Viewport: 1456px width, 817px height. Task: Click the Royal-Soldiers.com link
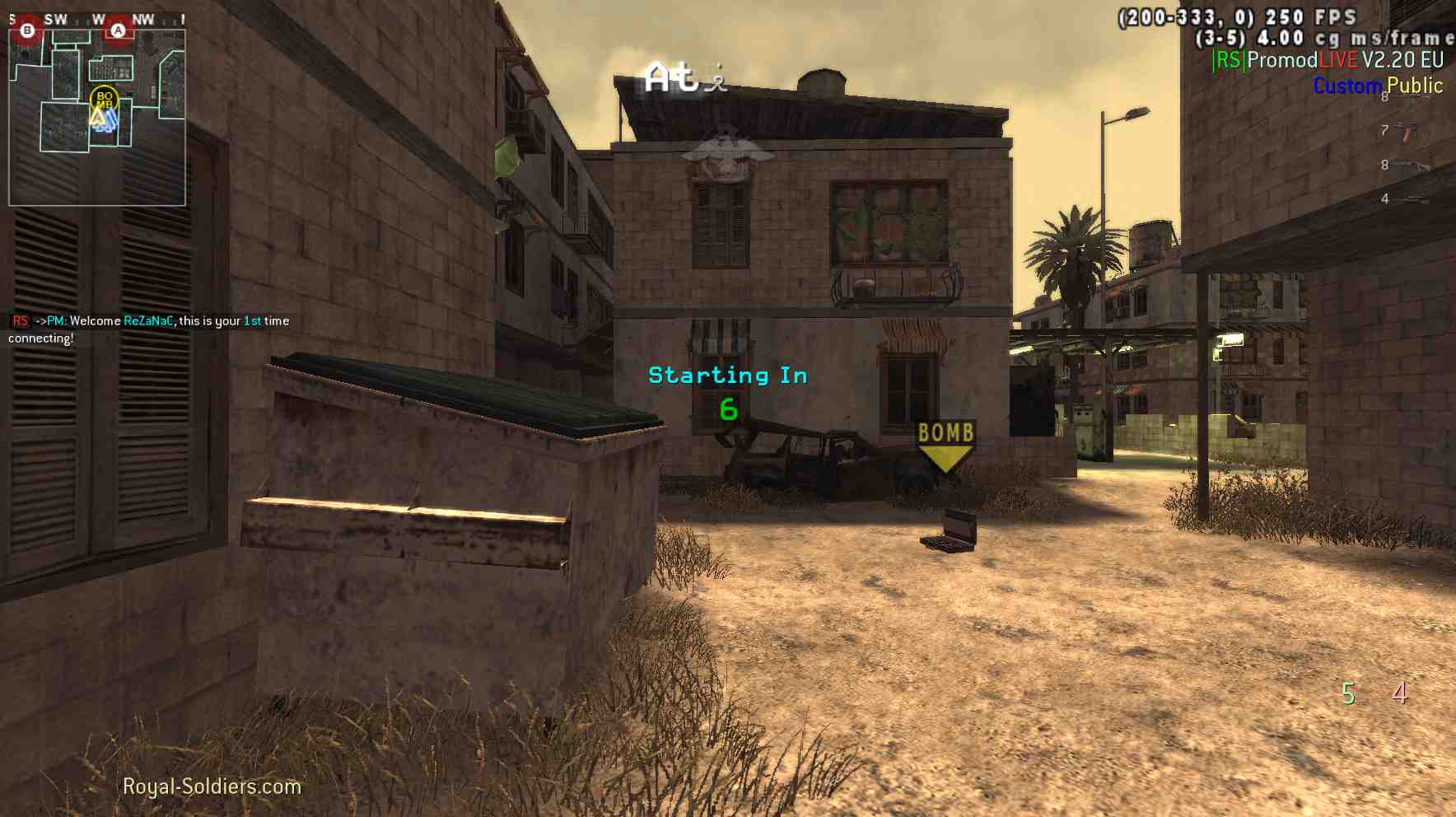tap(212, 787)
